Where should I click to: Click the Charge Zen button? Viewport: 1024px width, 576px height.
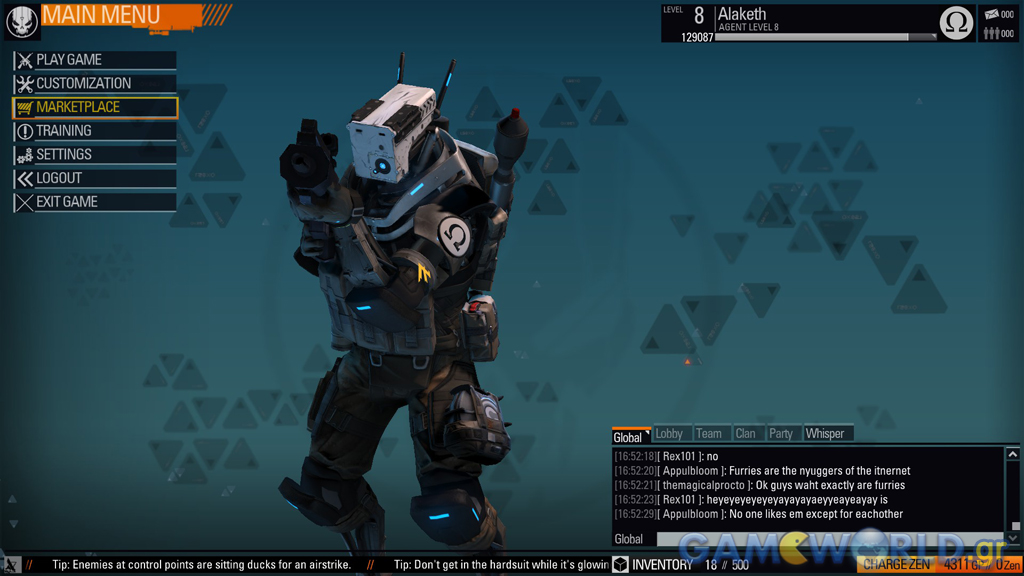897,565
